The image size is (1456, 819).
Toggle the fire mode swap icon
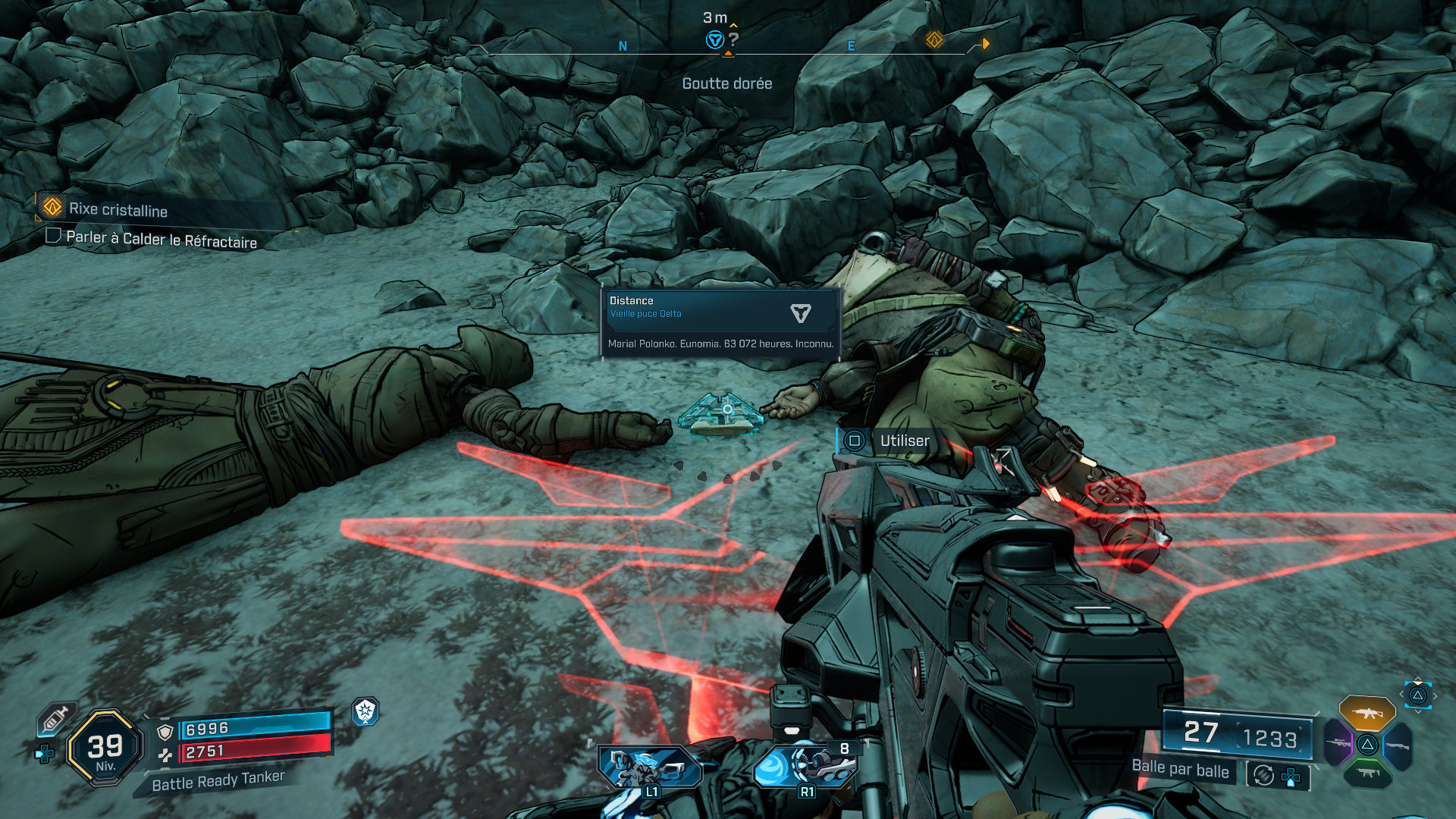click(x=1264, y=775)
